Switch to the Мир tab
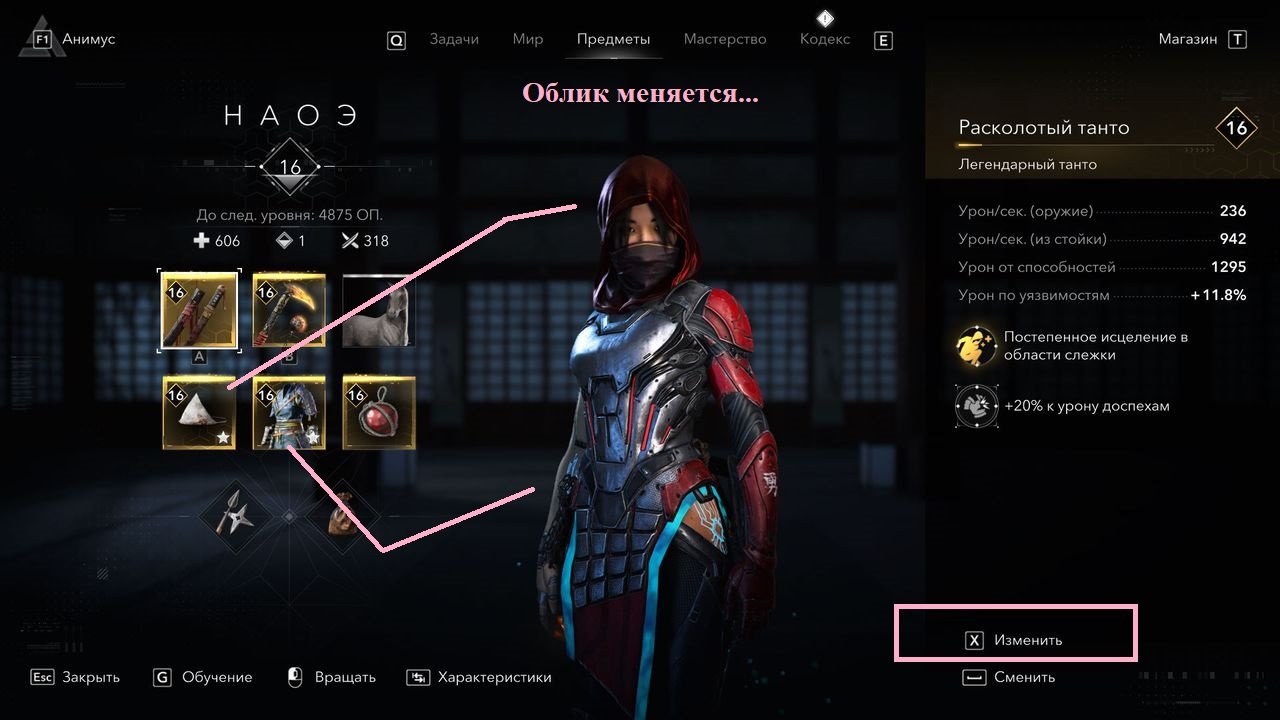Screen dimensions: 1280x720 pyautogui.click(x=527, y=39)
